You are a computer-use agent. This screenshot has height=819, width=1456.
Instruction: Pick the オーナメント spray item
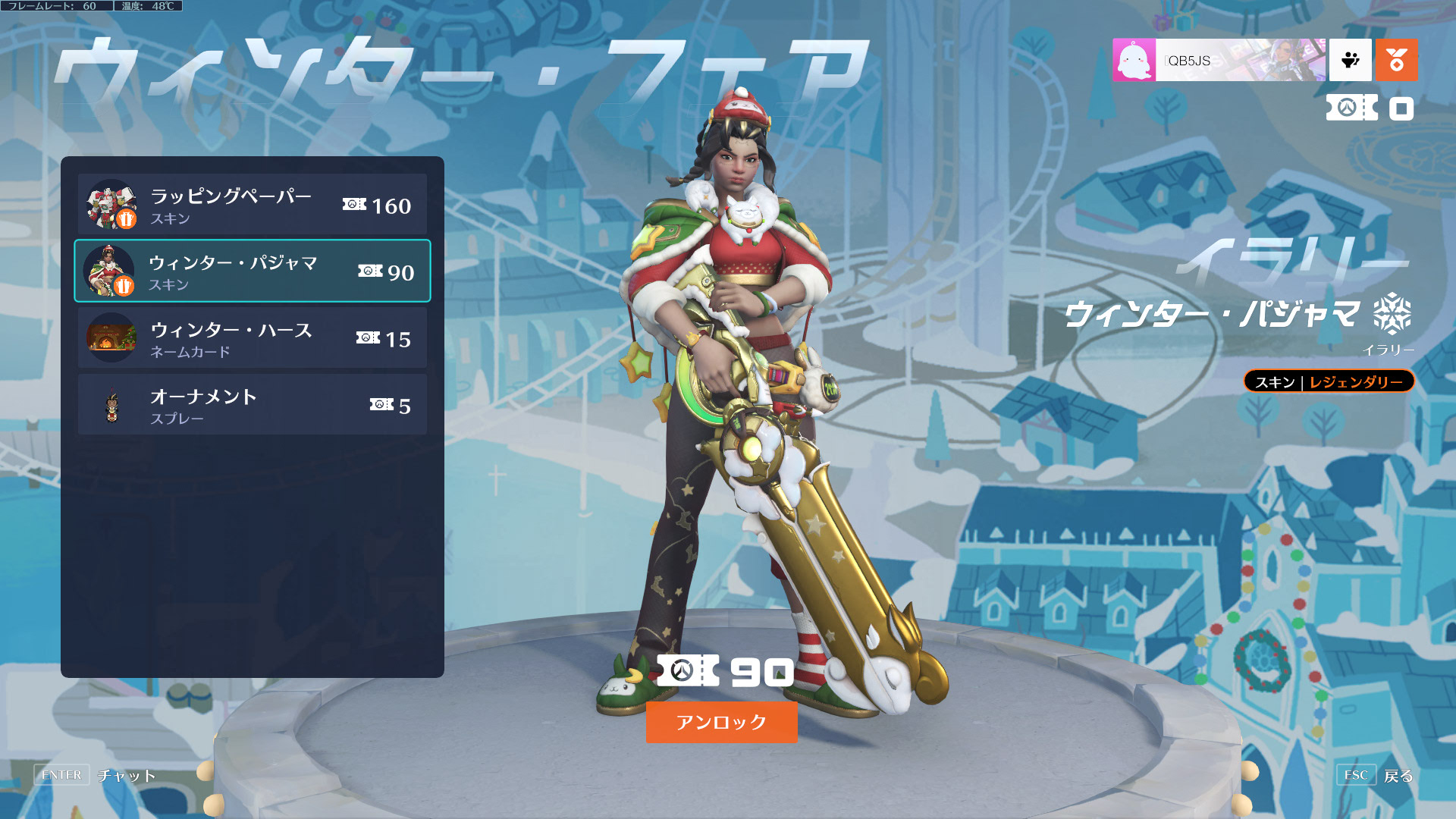252,405
